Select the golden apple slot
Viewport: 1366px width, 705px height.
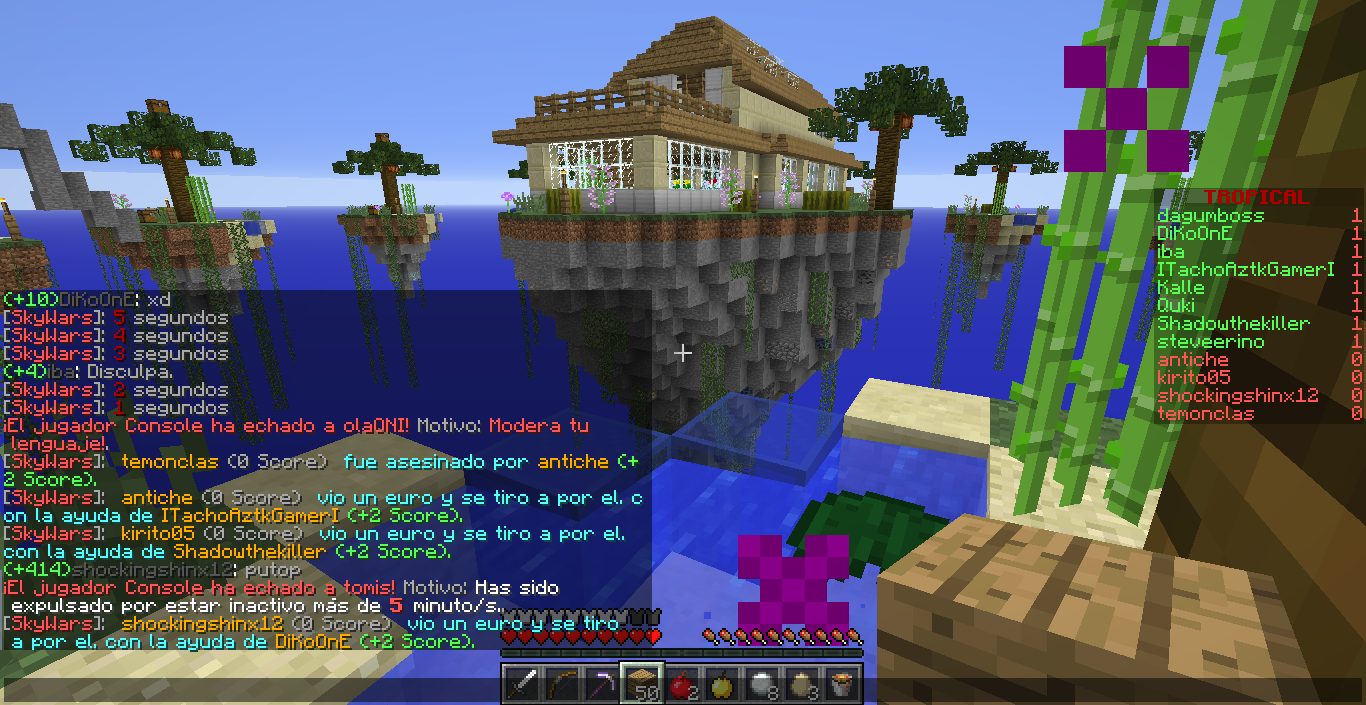point(722,685)
